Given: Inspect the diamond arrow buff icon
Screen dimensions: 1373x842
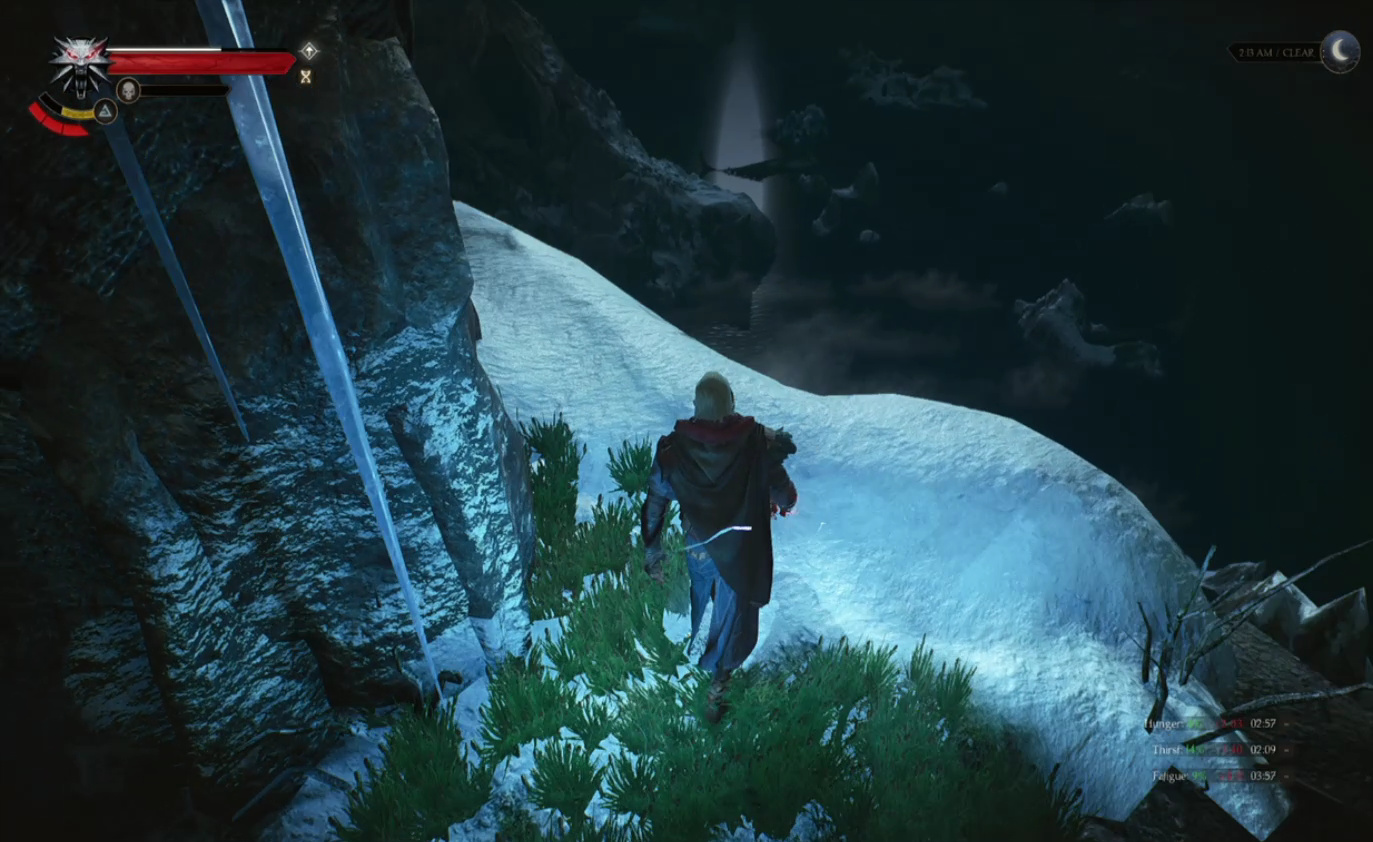Looking at the screenshot, I should (309, 50).
